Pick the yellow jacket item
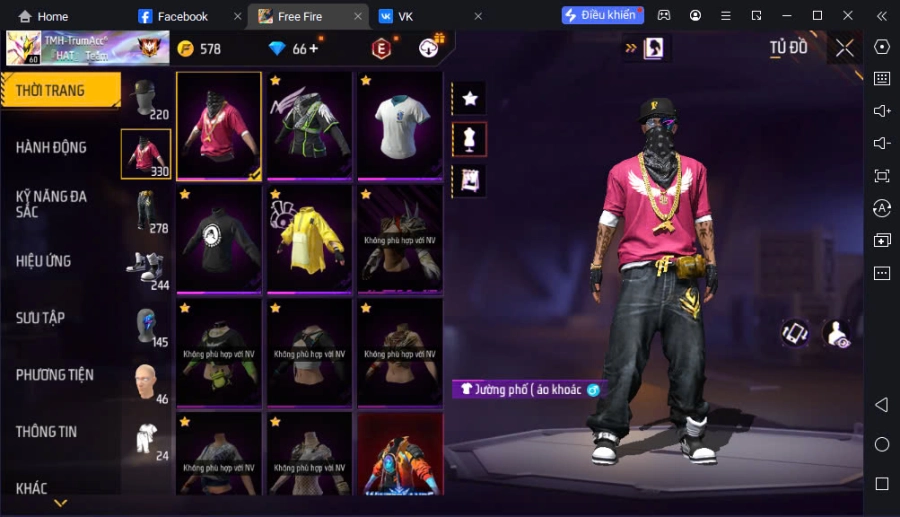The image size is (900, 517). click(309, 240)
